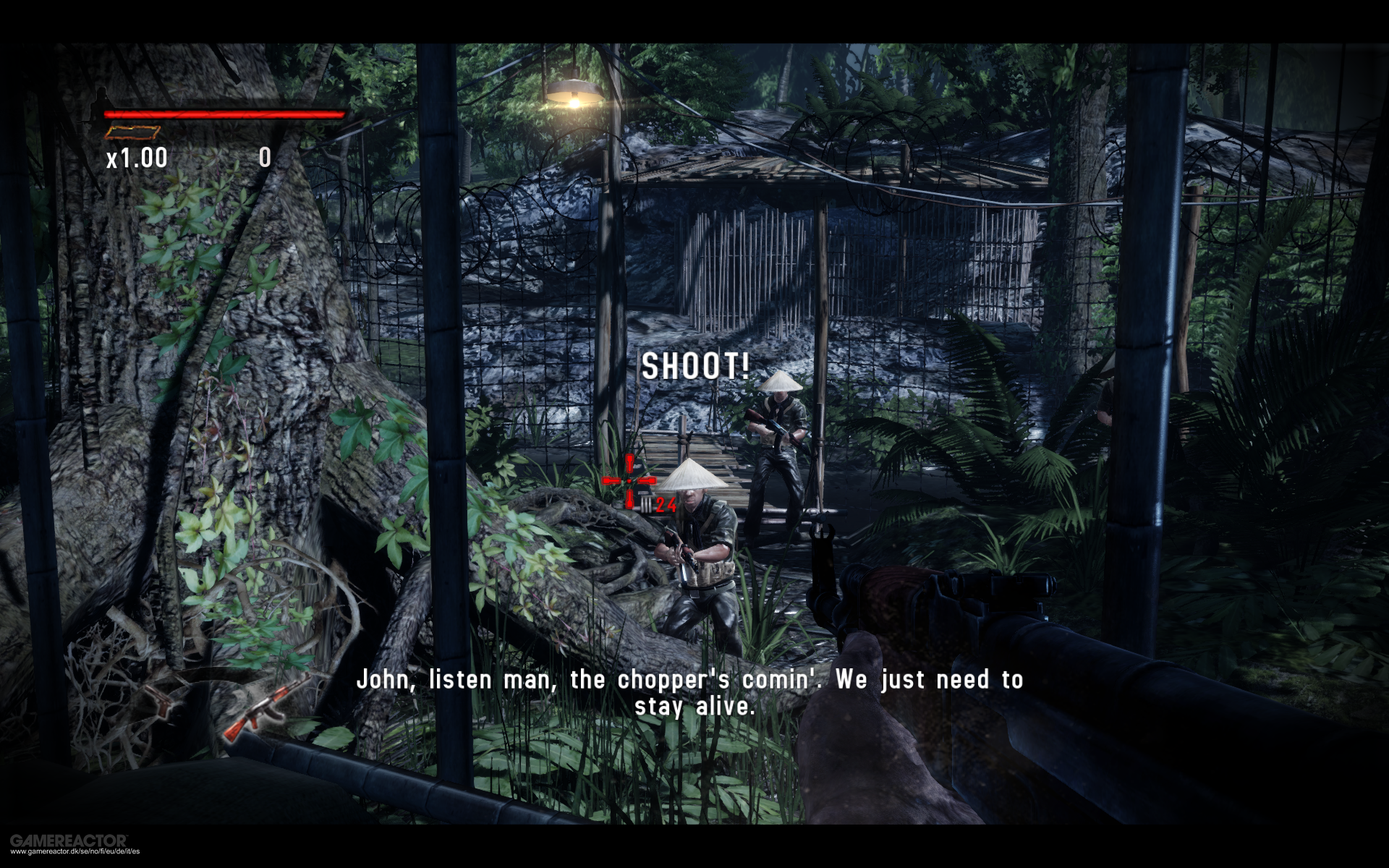Click the orange knife inventory icon
1389x868 pixels.
pyautogui.click(x=130, y=132)
